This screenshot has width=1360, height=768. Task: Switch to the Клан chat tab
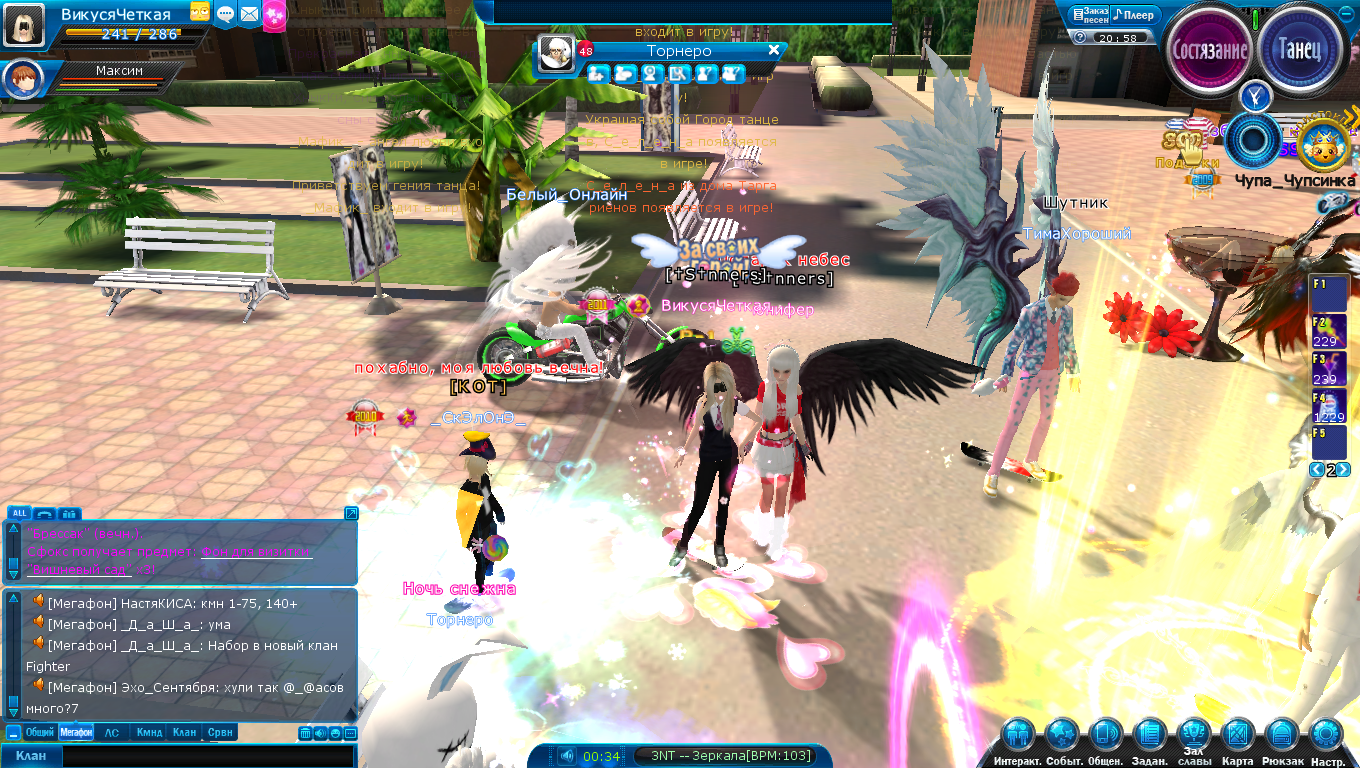pos(184,733)
